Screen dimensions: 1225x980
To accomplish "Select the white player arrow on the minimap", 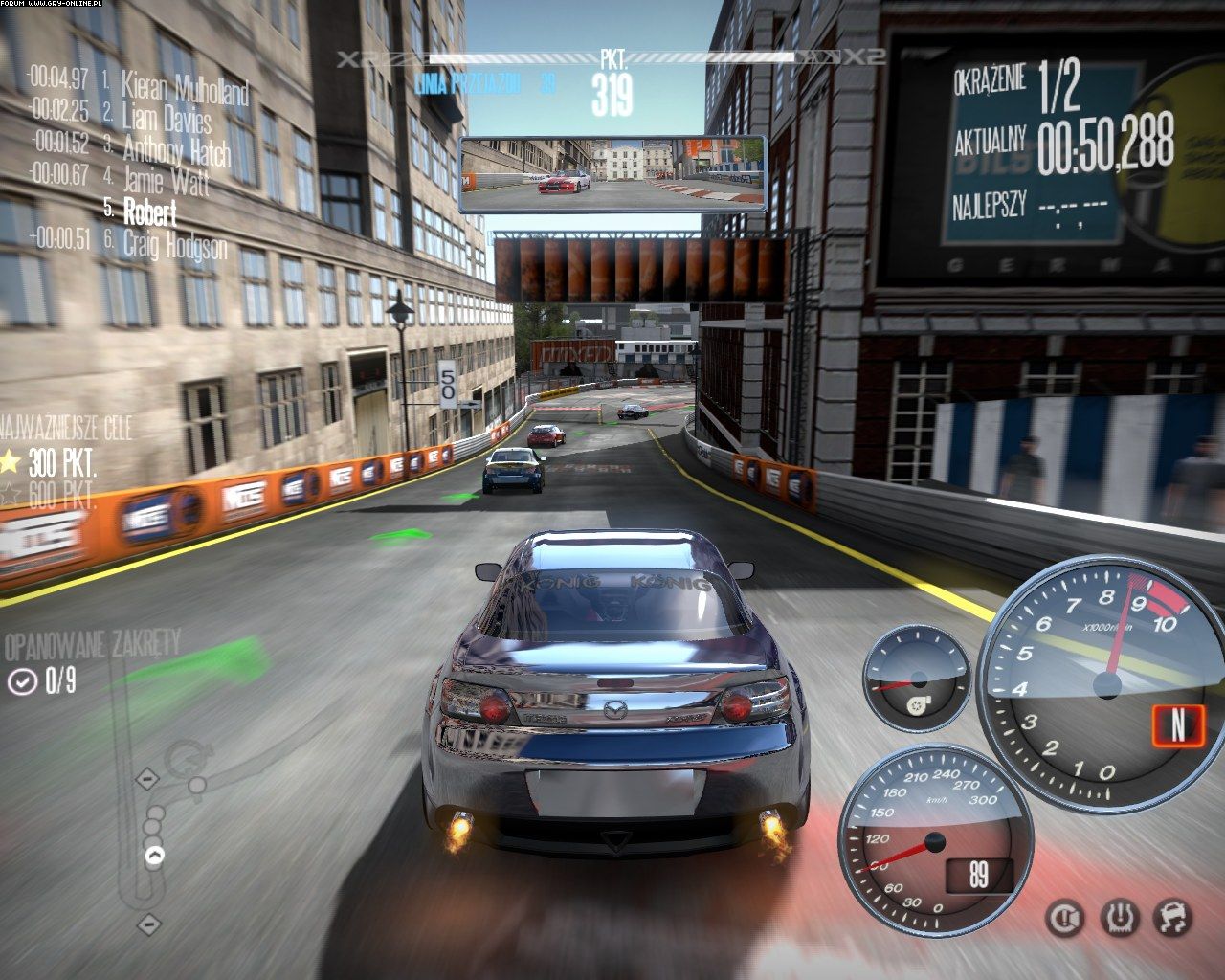I will point(153,855).
